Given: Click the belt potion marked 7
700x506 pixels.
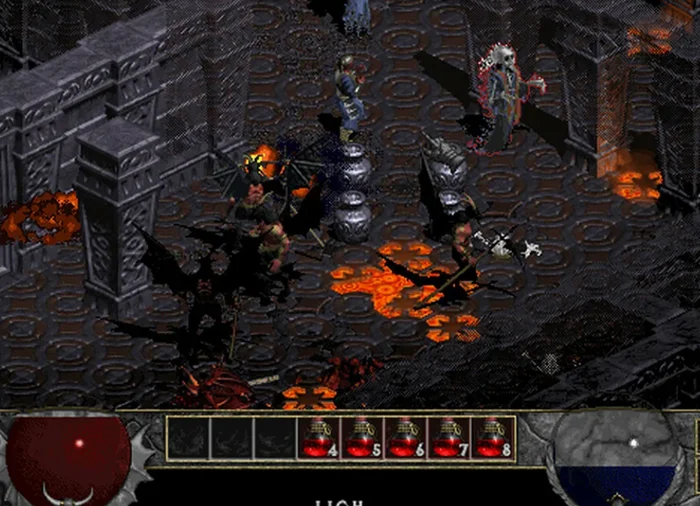Looking at the screenshot, I should 449,438.
